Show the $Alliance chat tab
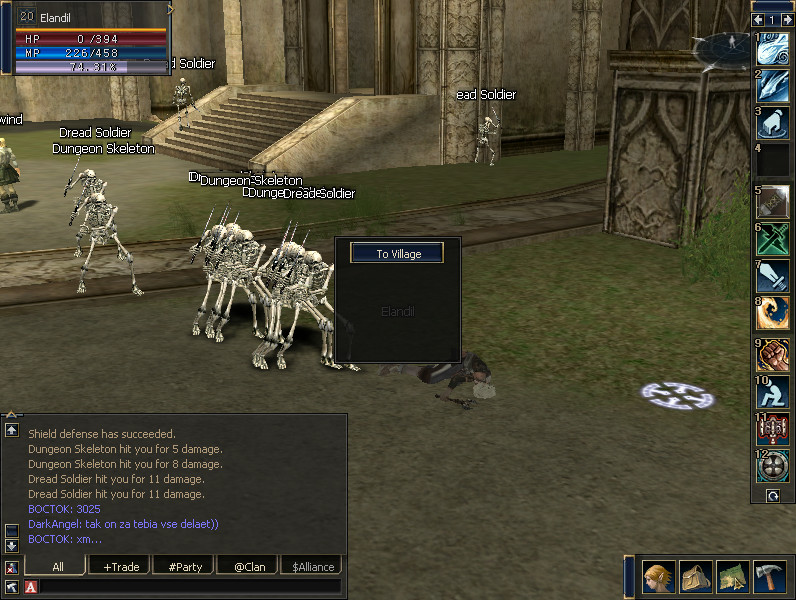This screenshot has width=796, height=600. click(x=313, y=567)
